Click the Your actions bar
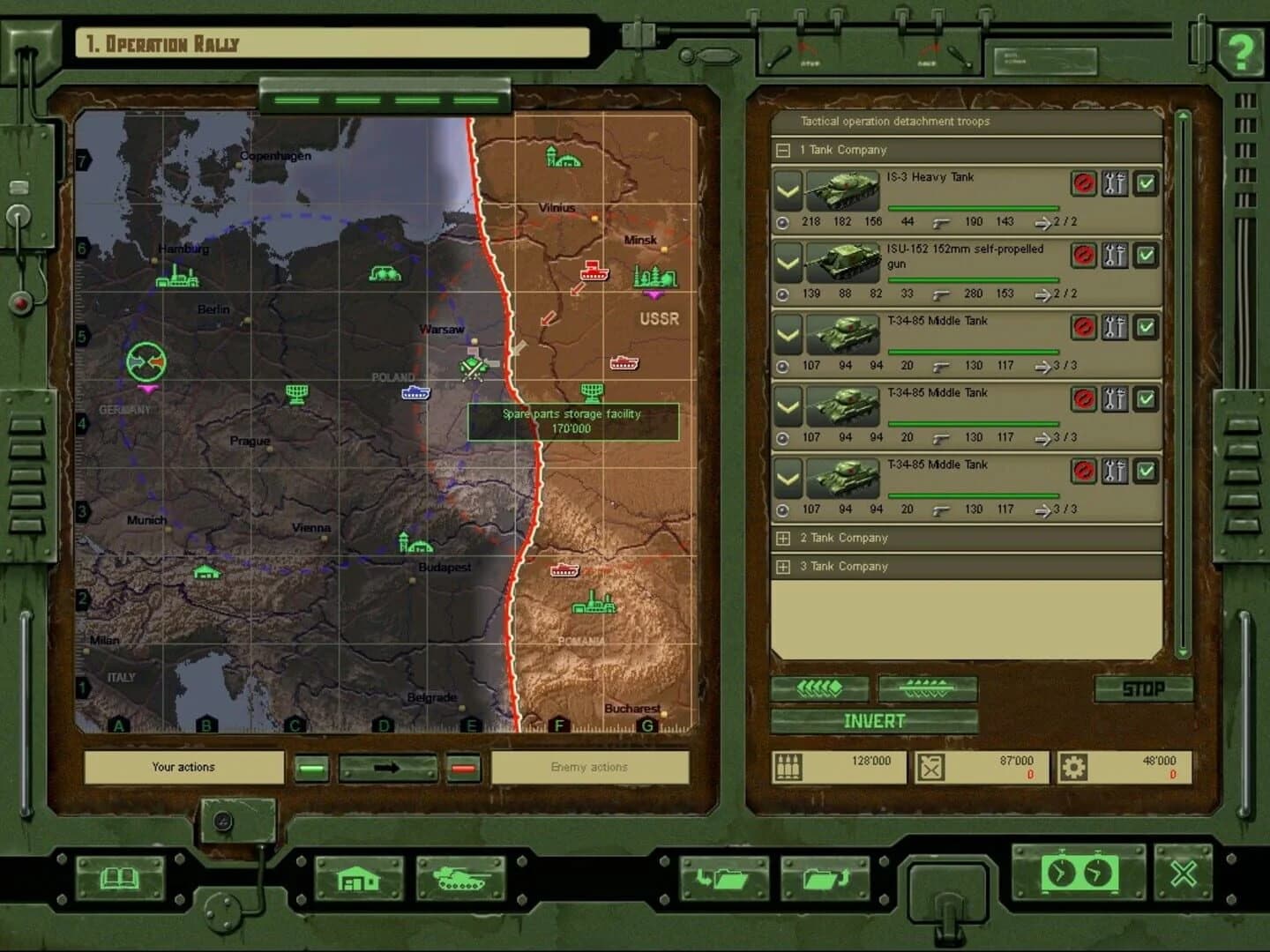This screenshot has width=1270, height=952. (x=182, y=767)
